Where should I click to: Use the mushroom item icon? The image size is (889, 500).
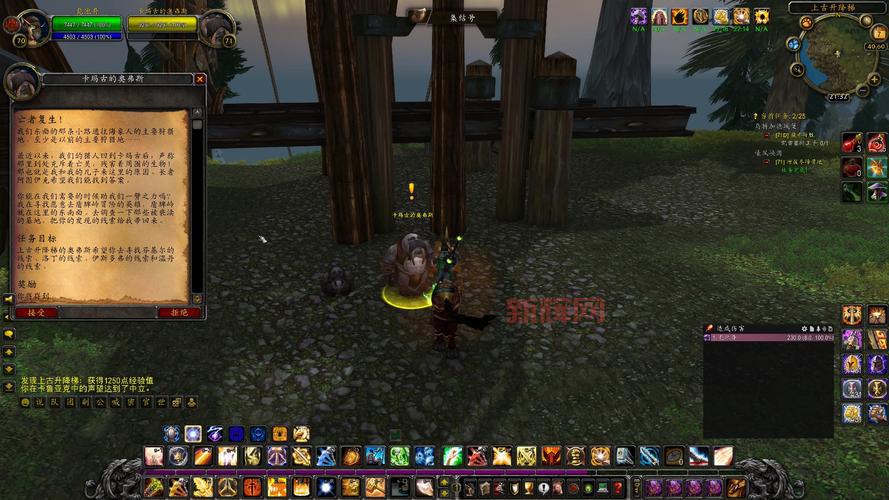pos(877,191)
